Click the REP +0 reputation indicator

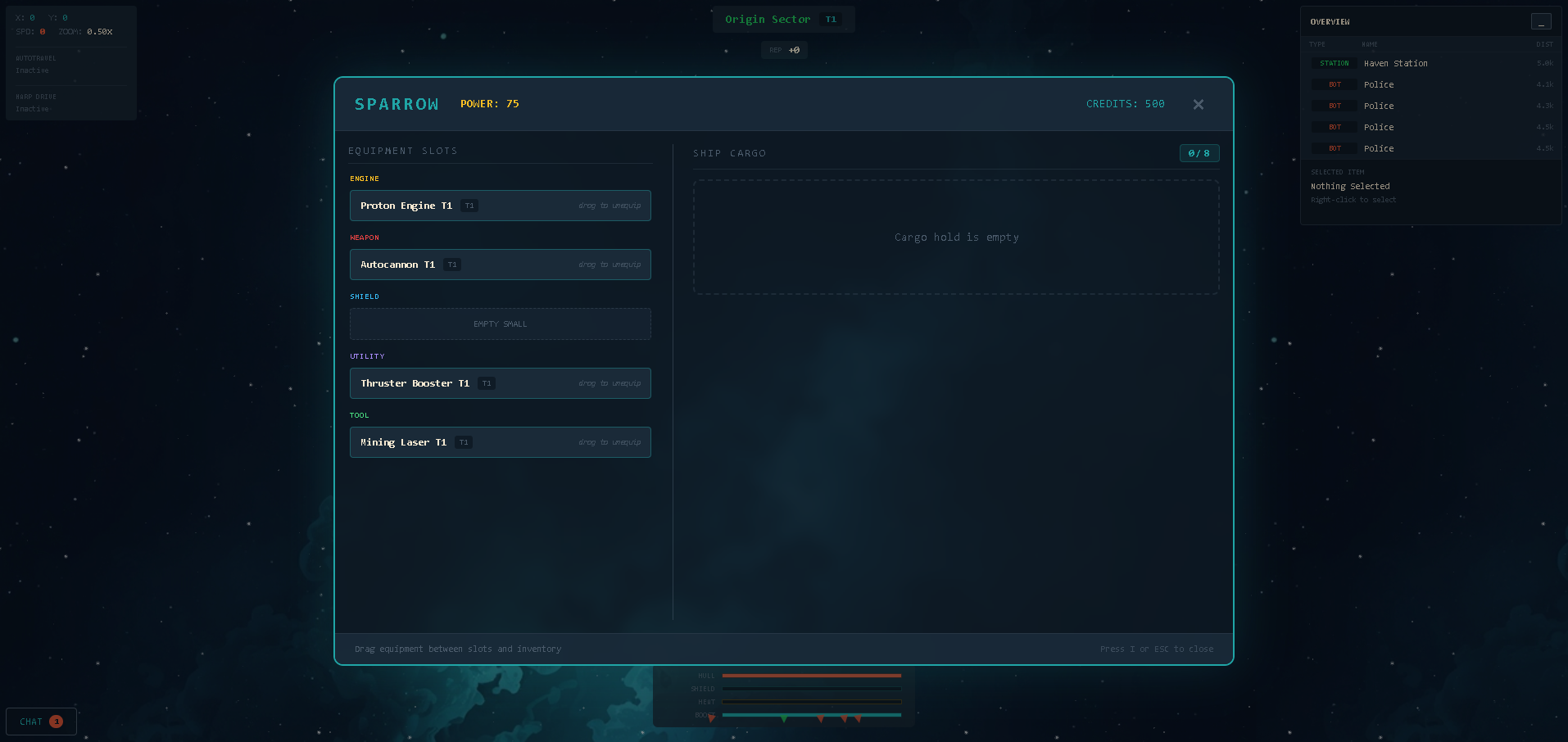784,50
